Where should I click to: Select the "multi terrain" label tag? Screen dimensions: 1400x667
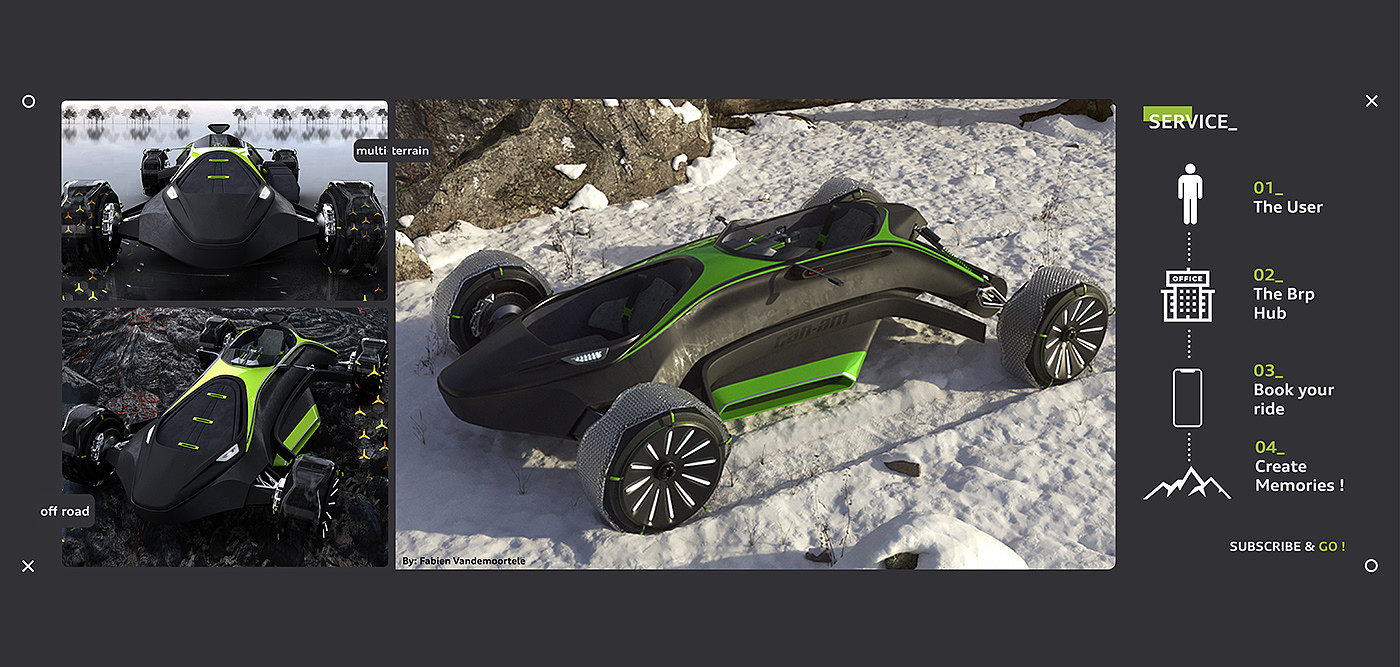click(394, 151)
